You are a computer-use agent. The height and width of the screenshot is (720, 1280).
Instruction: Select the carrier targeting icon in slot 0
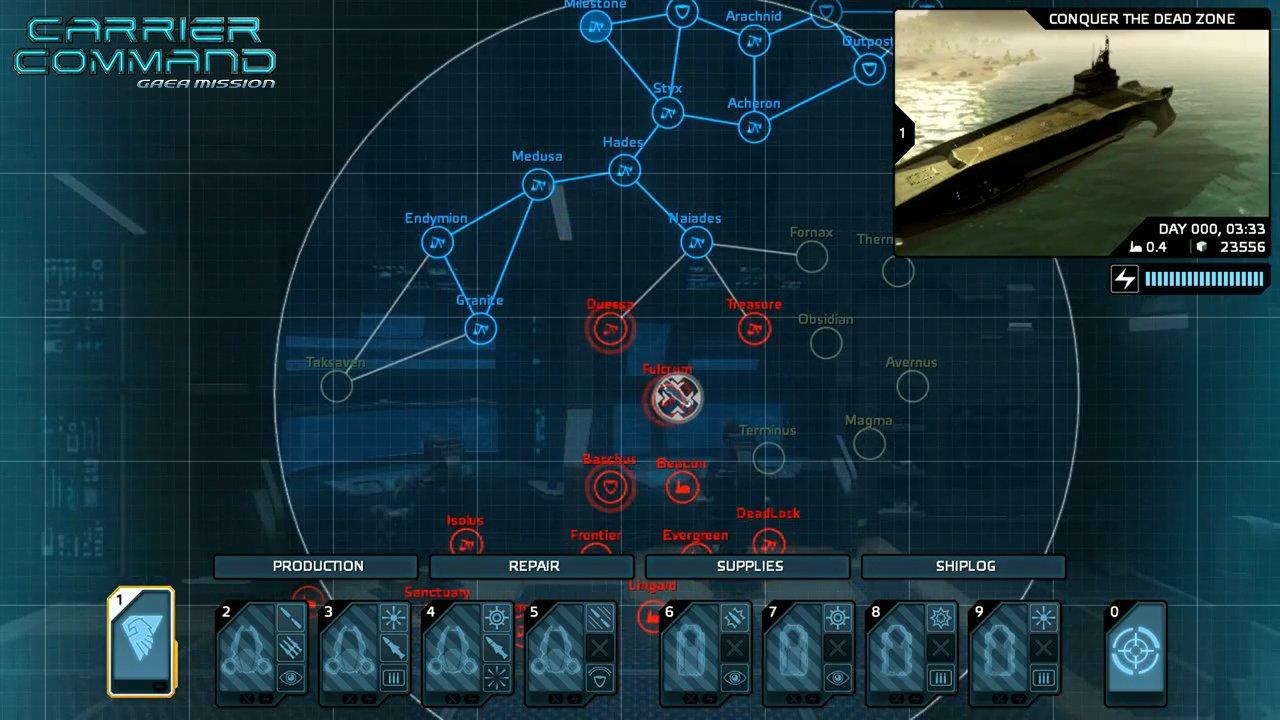pos(1136,650)
